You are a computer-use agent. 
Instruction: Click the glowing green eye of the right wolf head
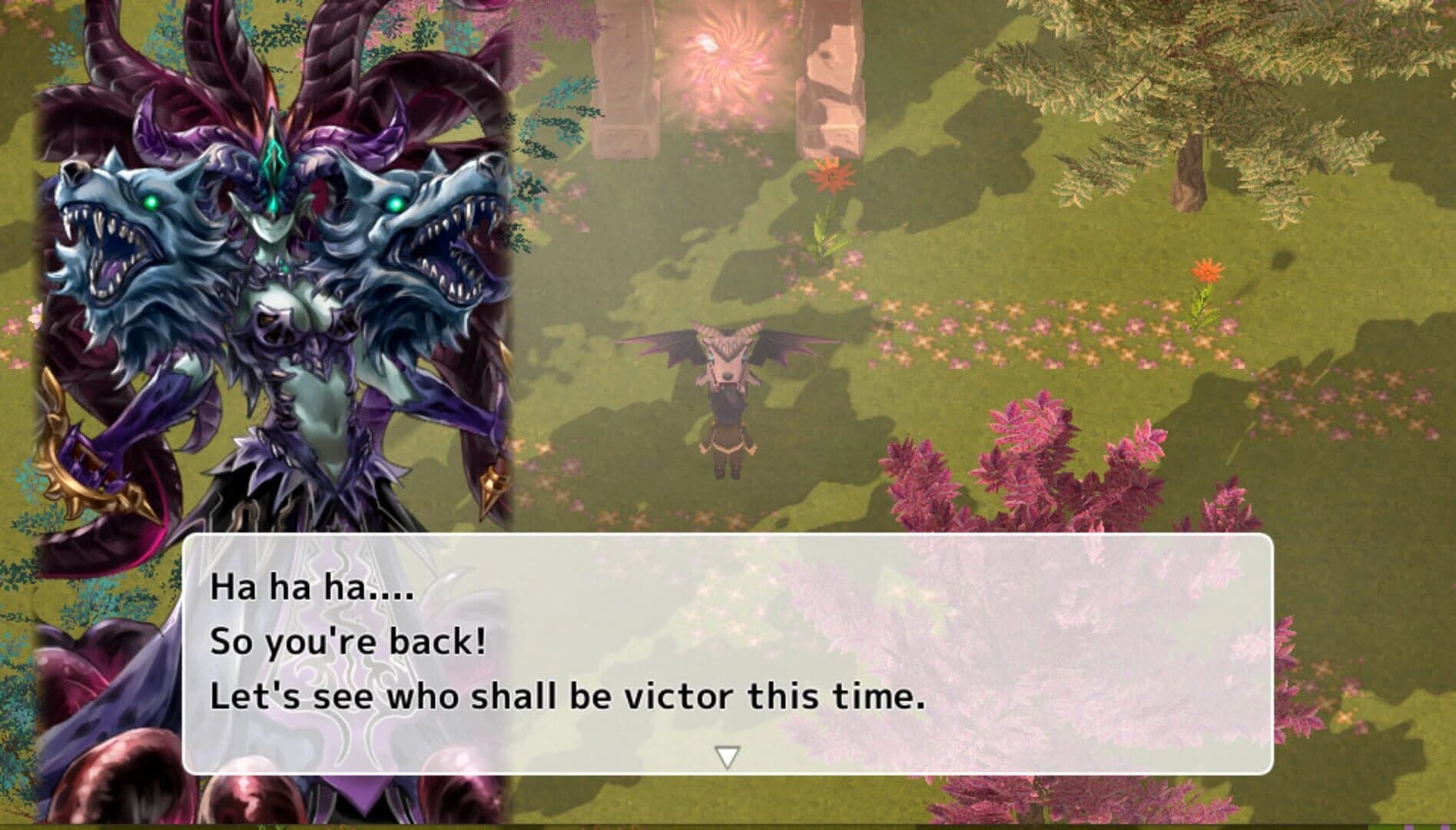[x=396, y=203]
